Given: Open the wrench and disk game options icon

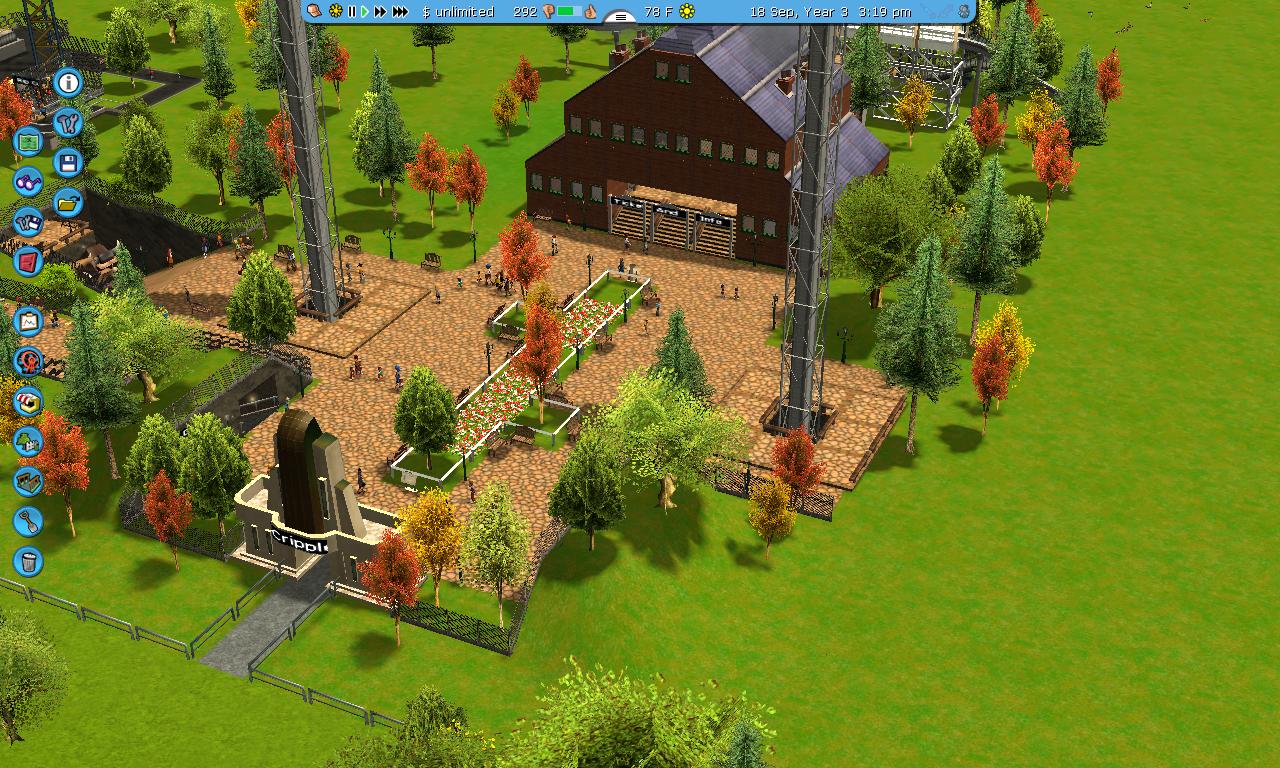Looking at the screenshot, I should tap(28, 221).
